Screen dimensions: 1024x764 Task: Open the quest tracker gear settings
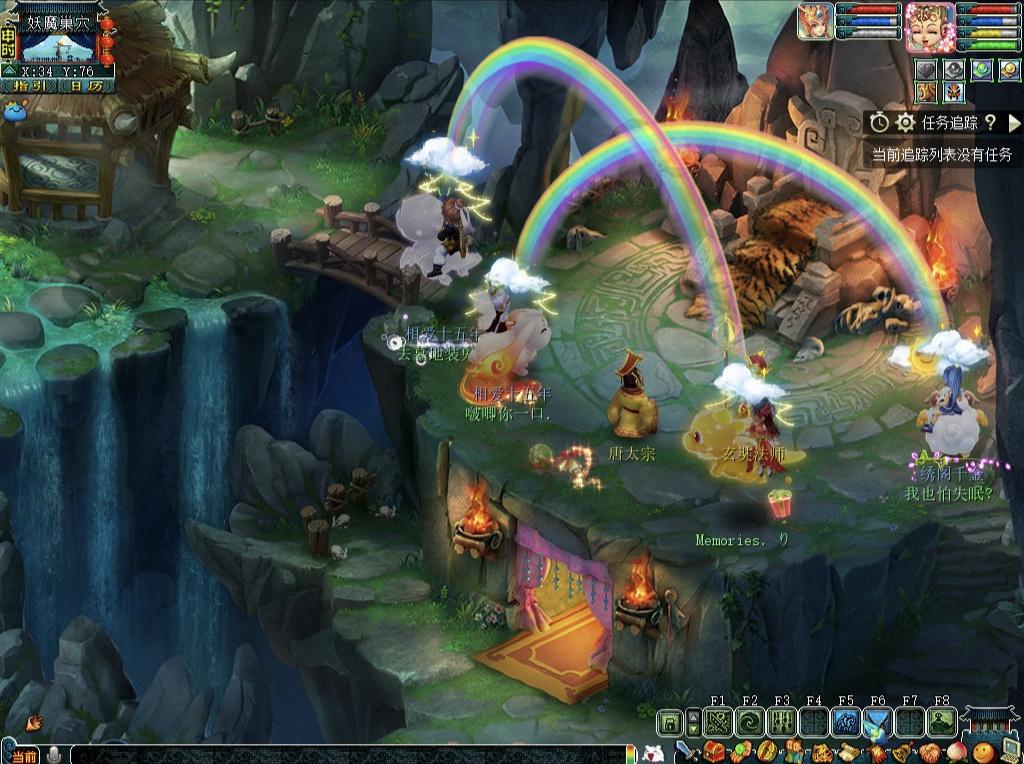(906, 122)
